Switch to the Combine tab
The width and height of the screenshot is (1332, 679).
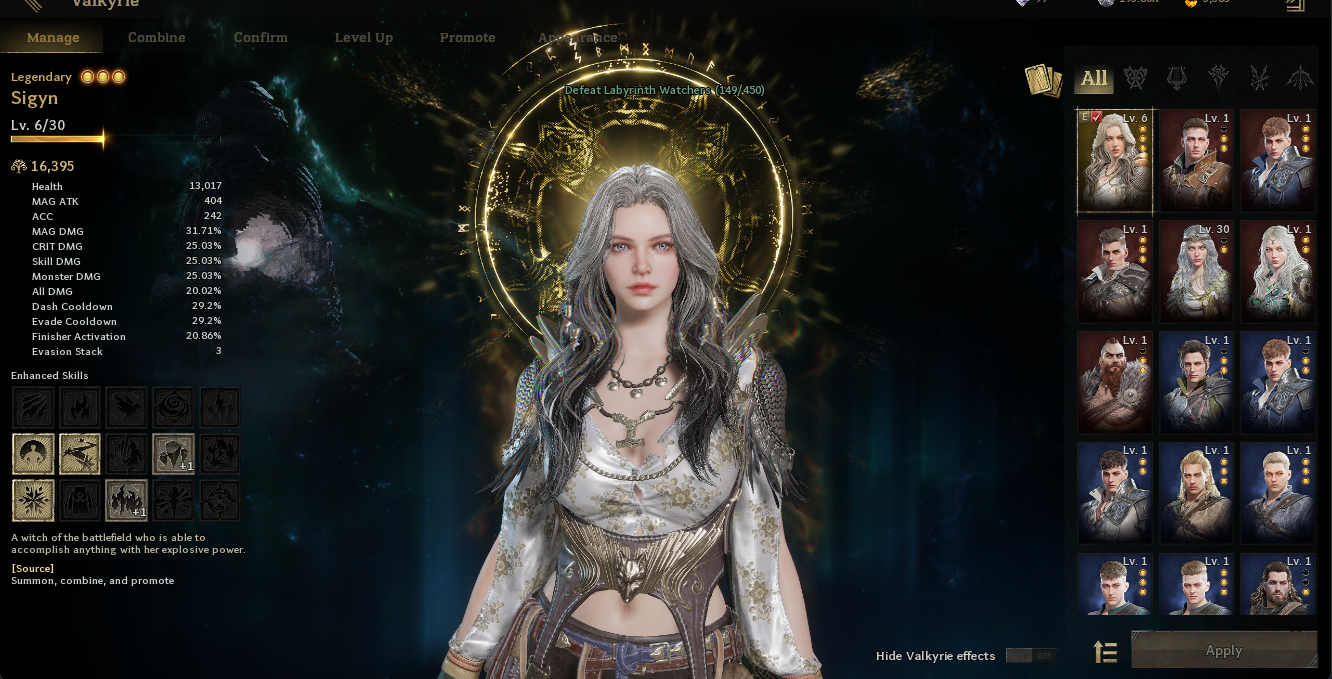pyautogui.click(x=156, y=37)
